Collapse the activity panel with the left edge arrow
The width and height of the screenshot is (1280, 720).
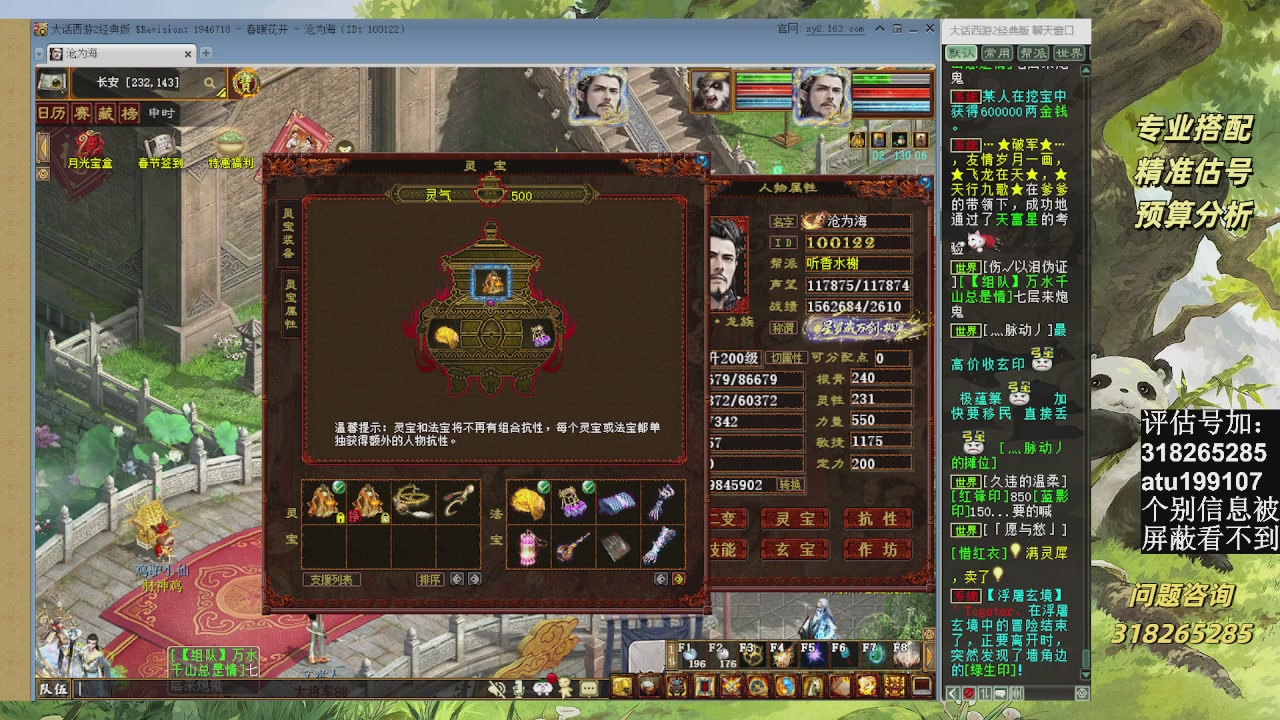(42, 148)
